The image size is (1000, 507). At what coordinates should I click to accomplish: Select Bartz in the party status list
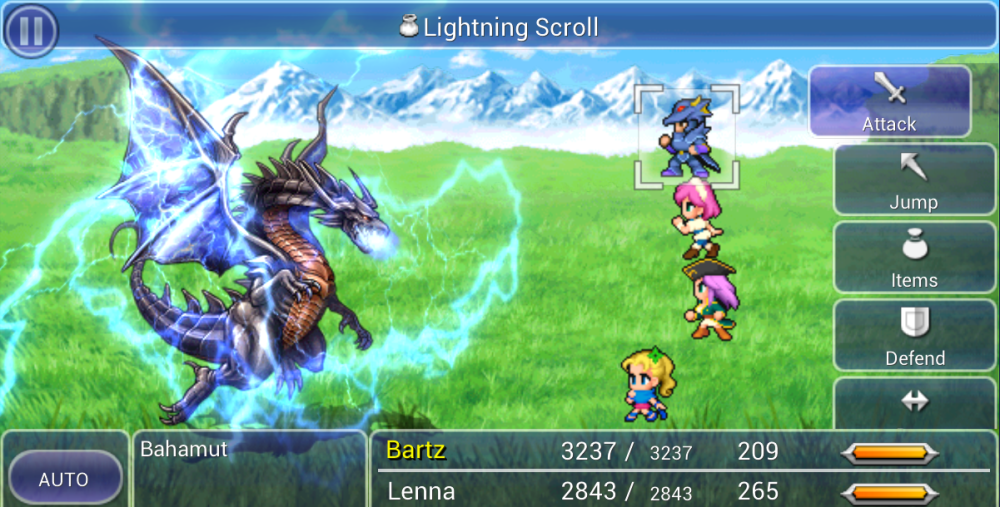pos(416,451)
